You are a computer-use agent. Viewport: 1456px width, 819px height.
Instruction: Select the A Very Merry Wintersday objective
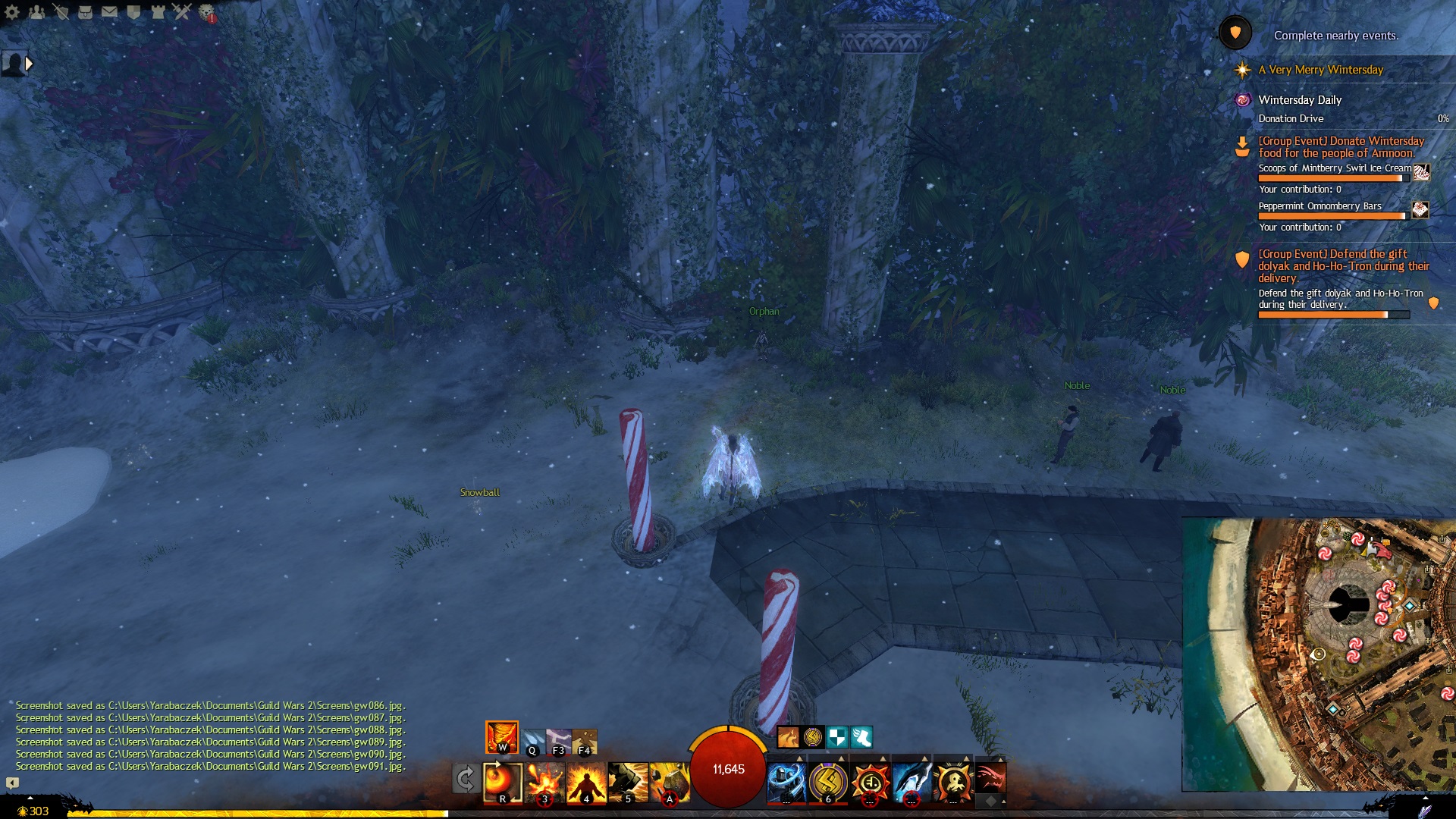pos(1320,70)
